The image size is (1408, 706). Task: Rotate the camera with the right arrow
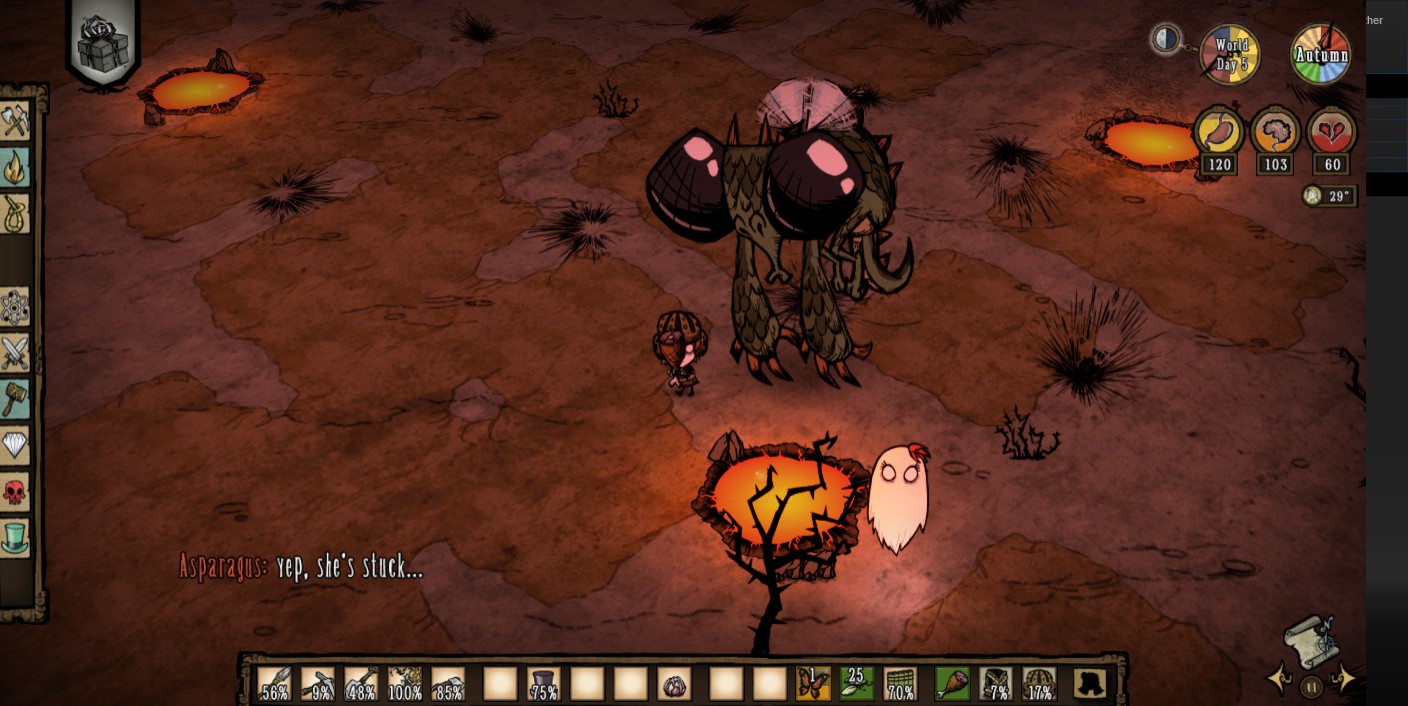(1346, 680)
